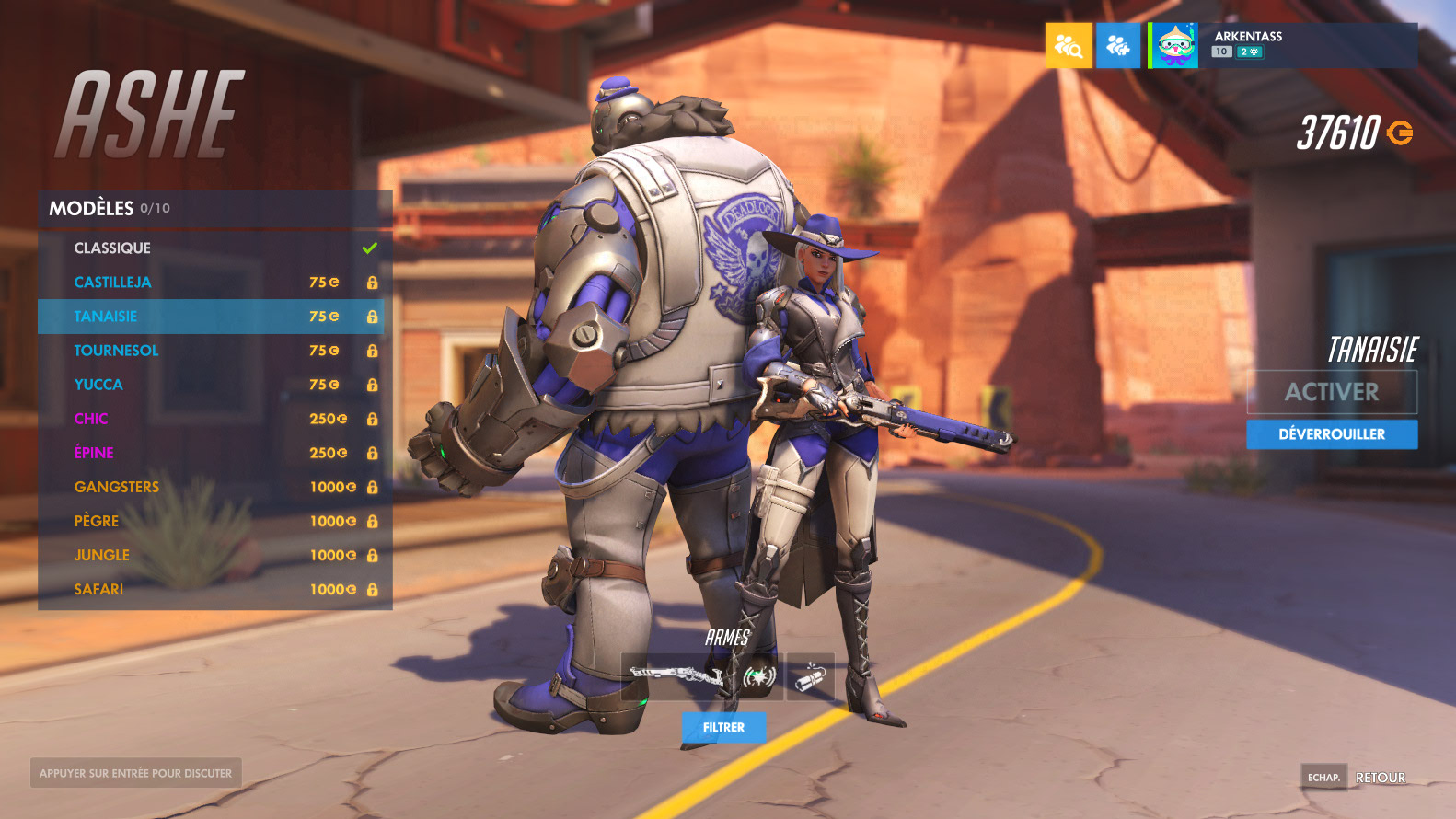Select the dynamite weapon thumbnail

811,677
